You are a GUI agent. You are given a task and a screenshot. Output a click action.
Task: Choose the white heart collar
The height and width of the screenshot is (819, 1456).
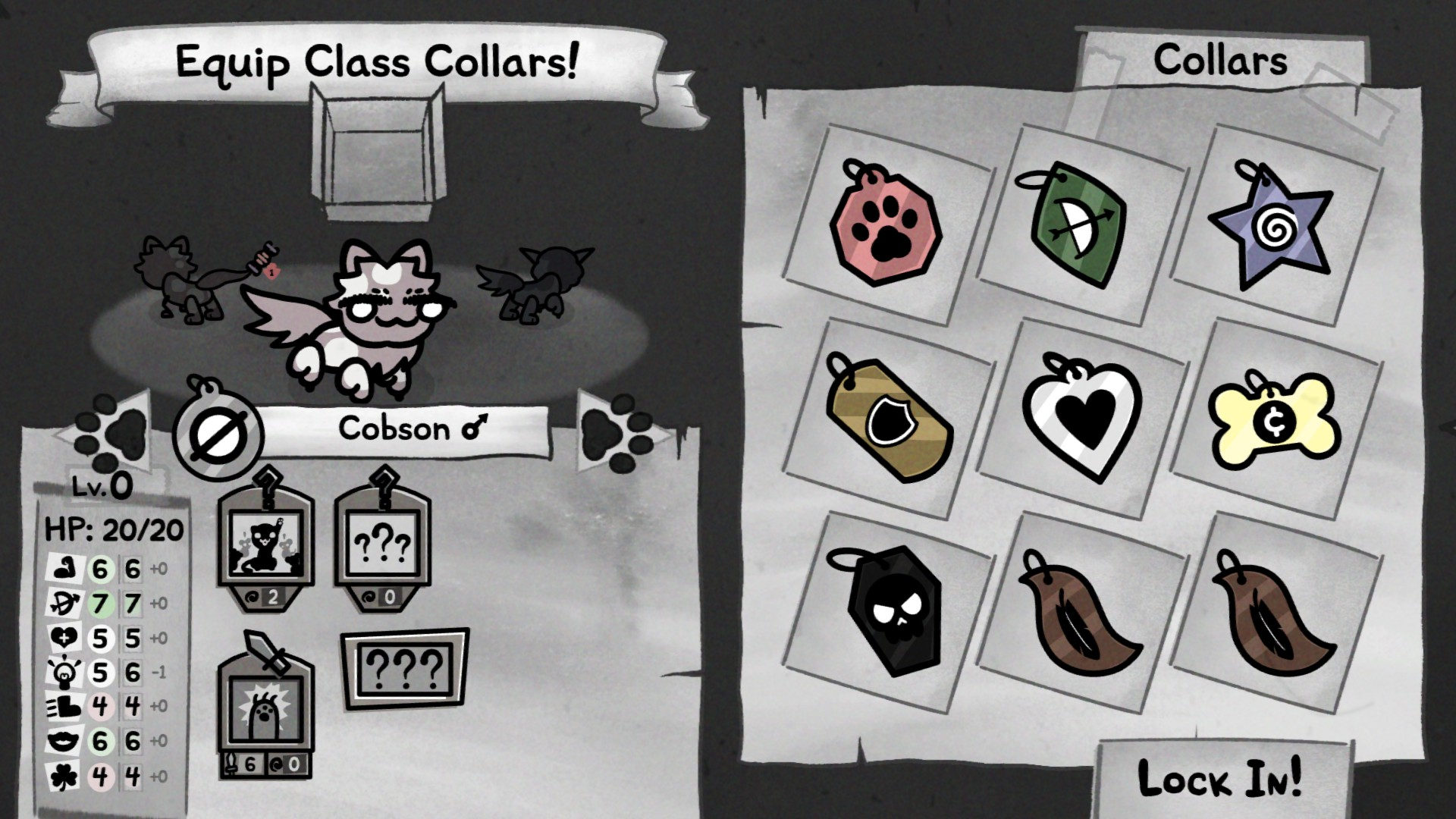click(1080, 416)
